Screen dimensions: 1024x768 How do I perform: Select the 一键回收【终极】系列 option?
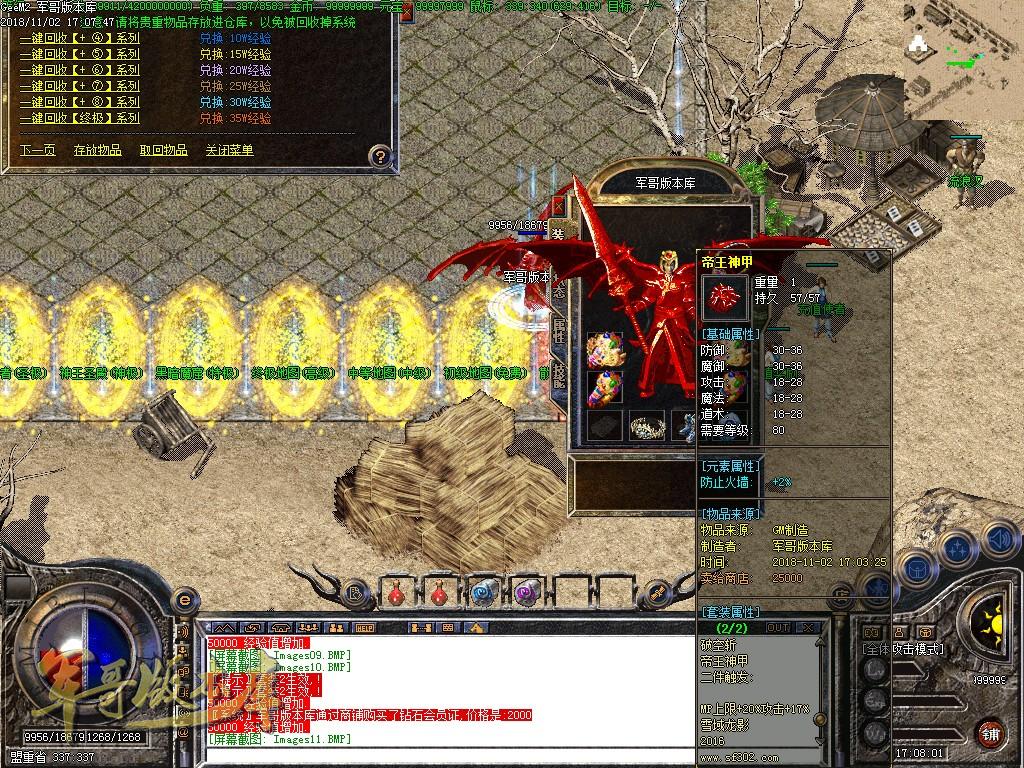tap(80, 118)
